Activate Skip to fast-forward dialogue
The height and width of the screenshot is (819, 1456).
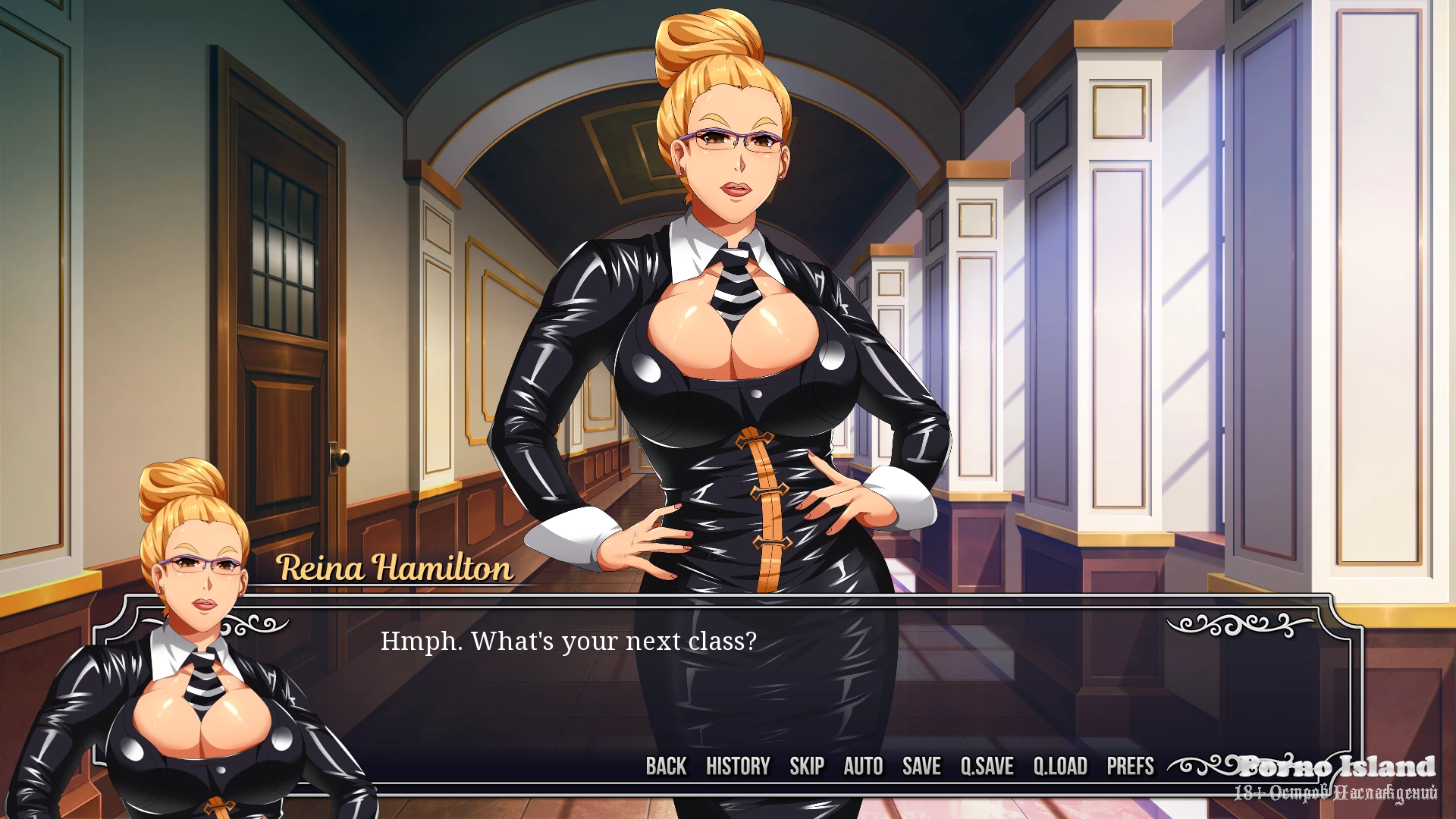807,767
